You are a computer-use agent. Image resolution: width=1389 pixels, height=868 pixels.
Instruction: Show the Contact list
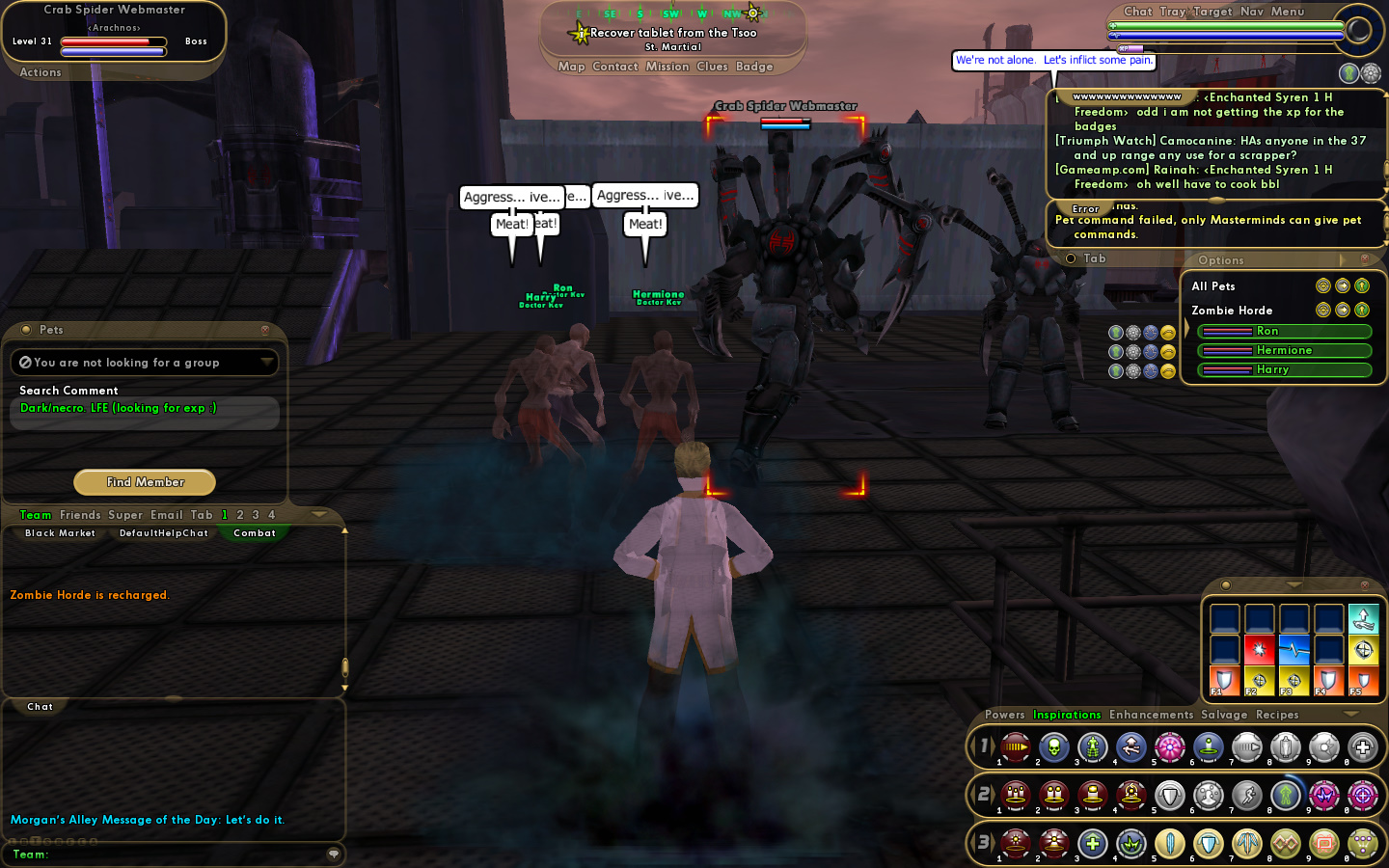tap(615, 67)
